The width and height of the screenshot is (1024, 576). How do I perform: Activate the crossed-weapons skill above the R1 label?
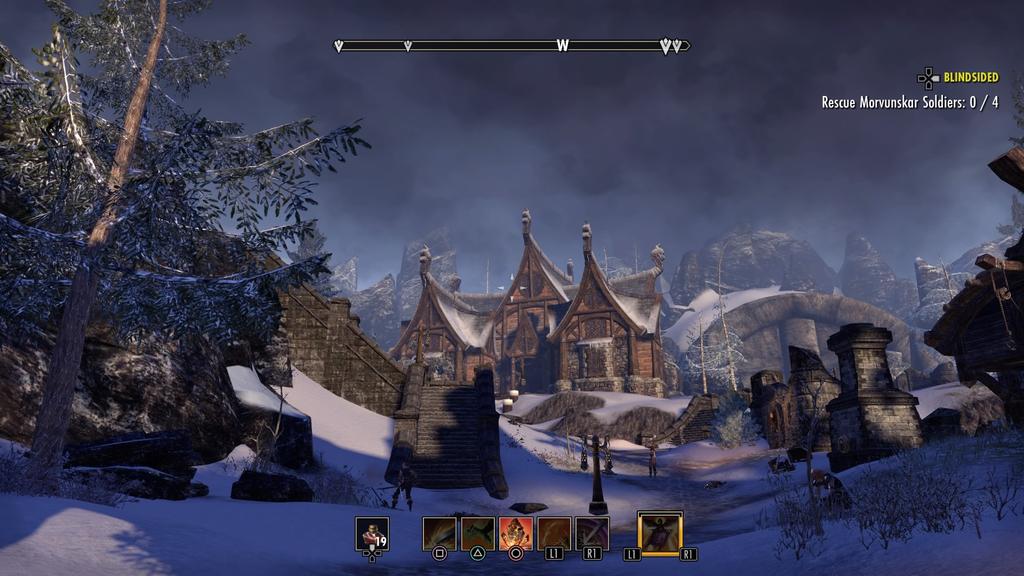point(592,533)
